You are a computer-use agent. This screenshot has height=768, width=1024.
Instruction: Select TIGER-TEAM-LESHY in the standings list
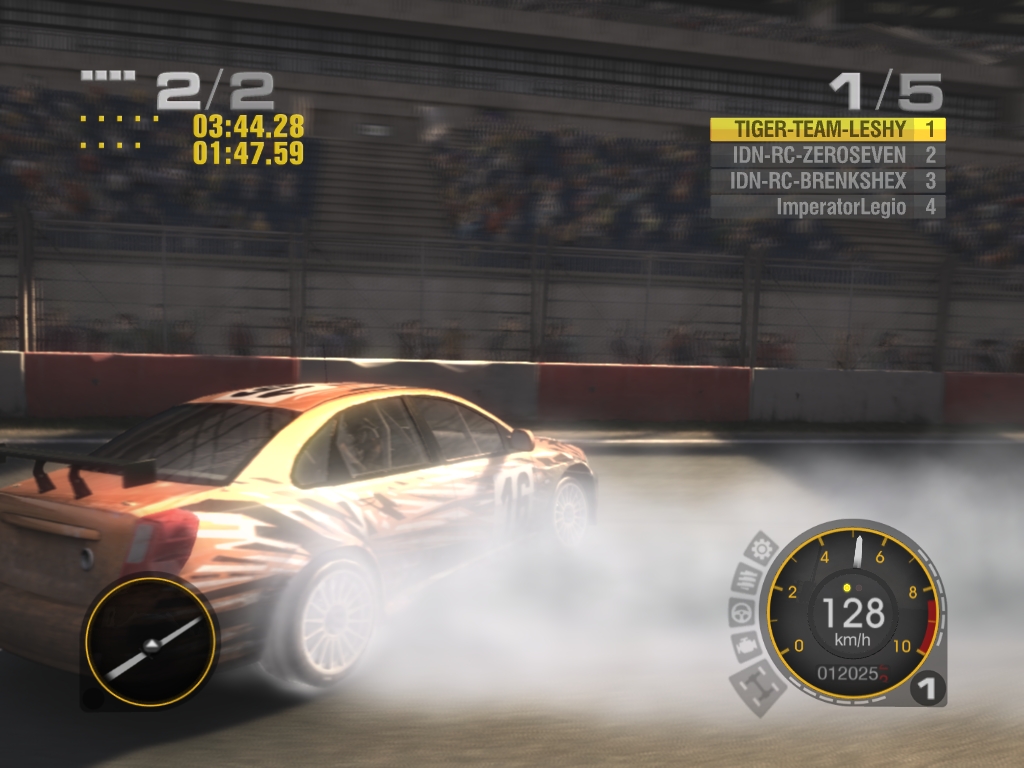[826, 129]
